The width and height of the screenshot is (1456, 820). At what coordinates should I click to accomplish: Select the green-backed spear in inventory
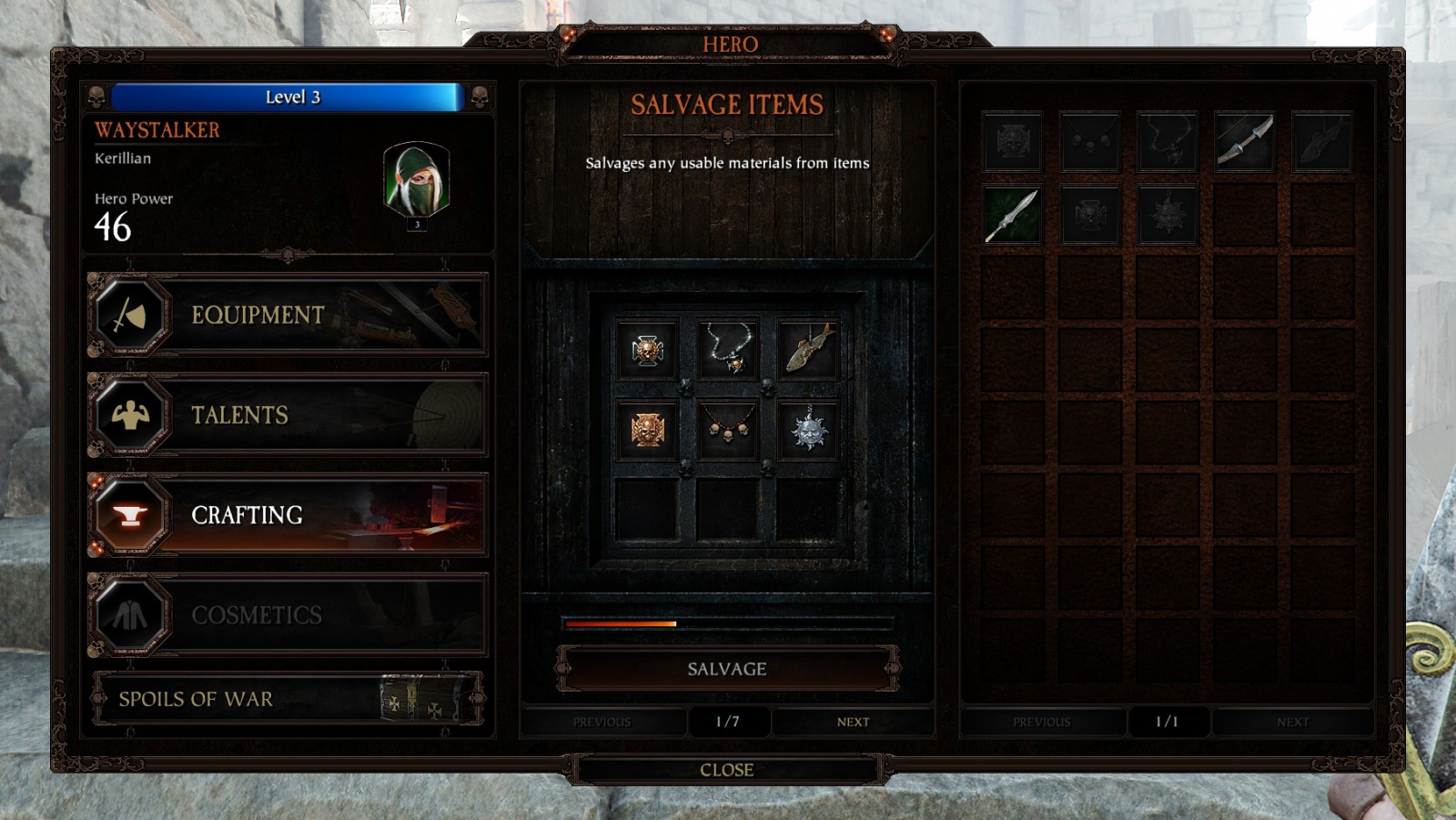tap(1013, 215)
